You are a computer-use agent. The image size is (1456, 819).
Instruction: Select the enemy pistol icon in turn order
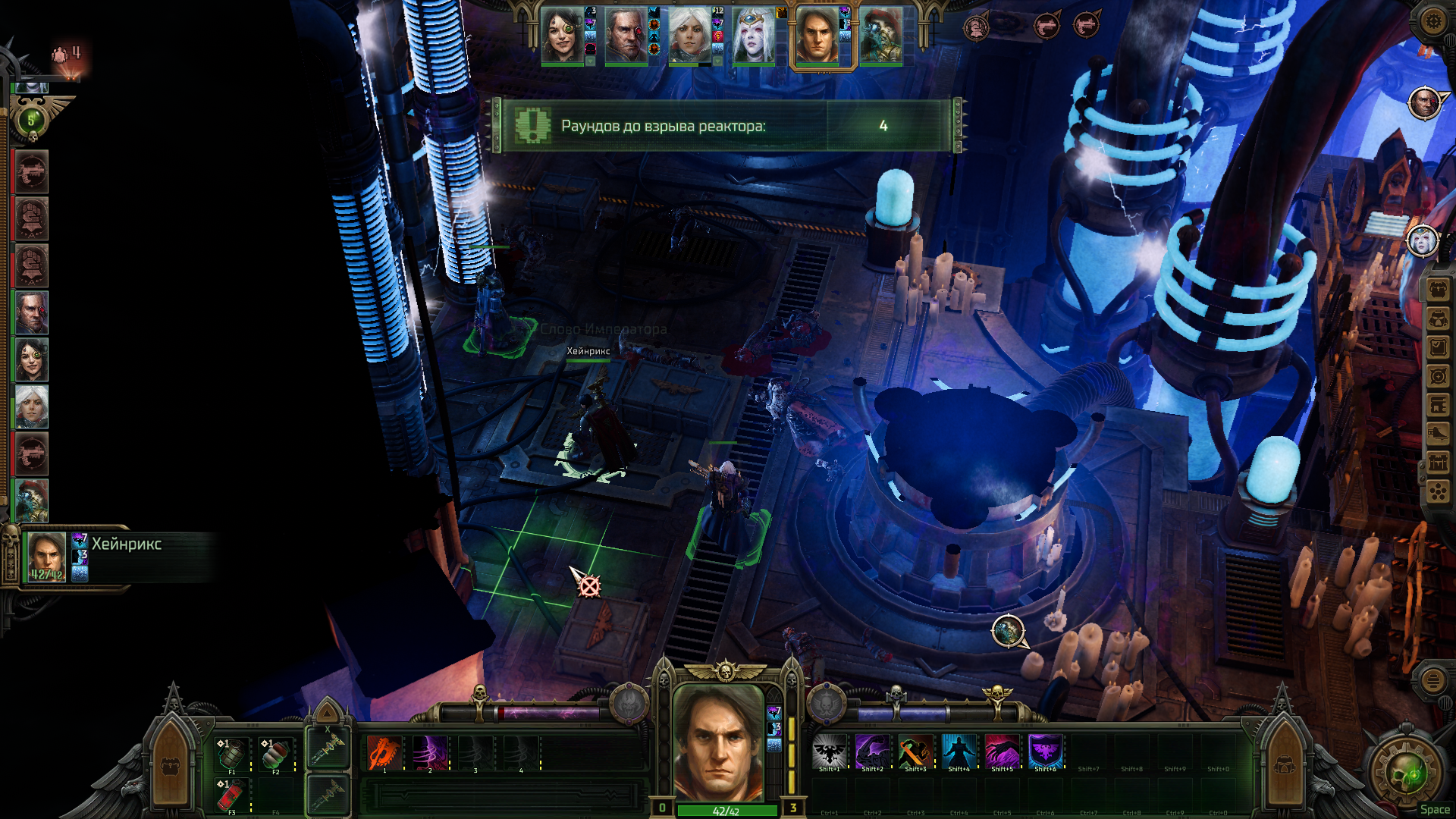tap(32, 171)
